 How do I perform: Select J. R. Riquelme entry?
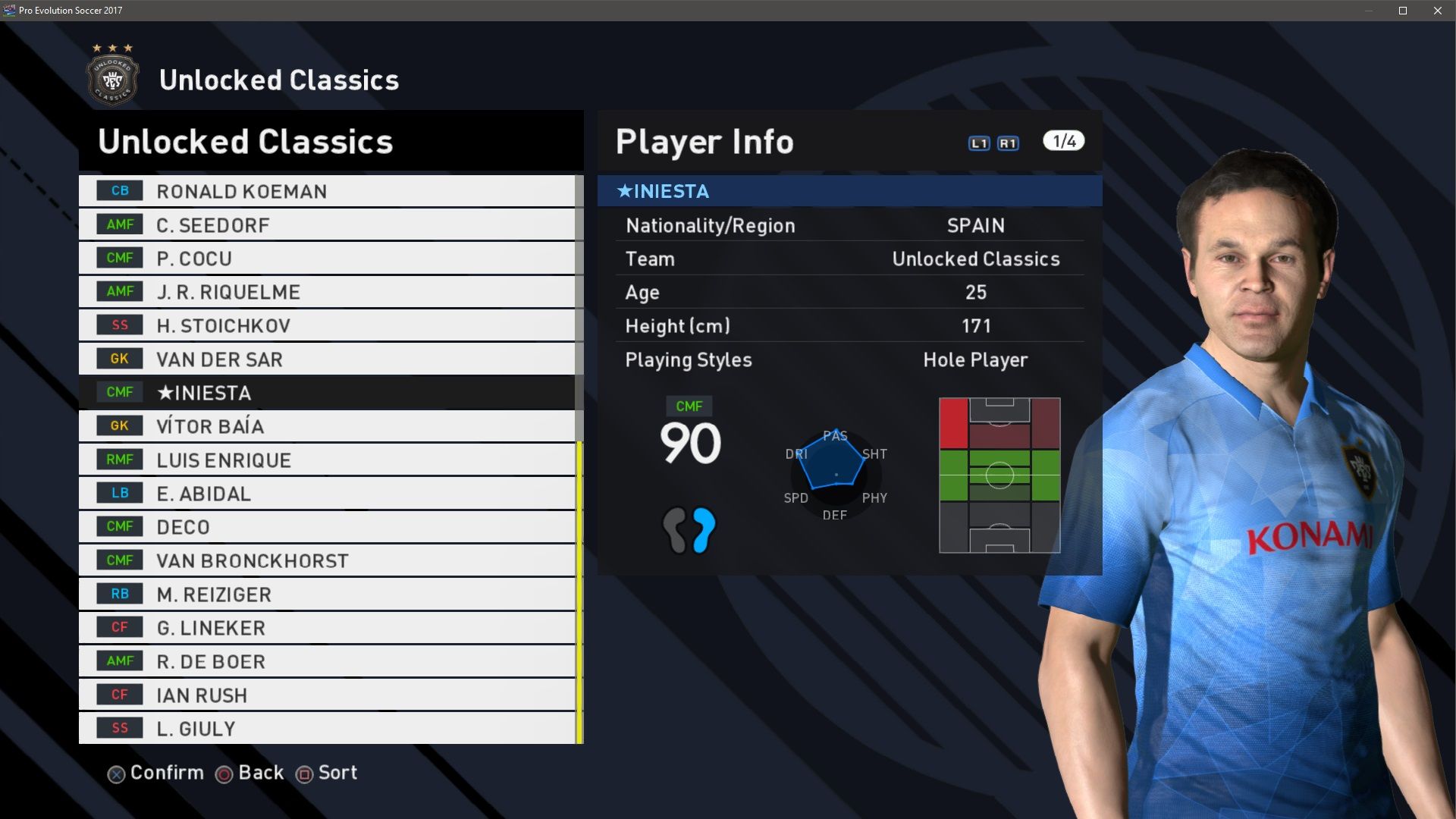click(326, 292)
